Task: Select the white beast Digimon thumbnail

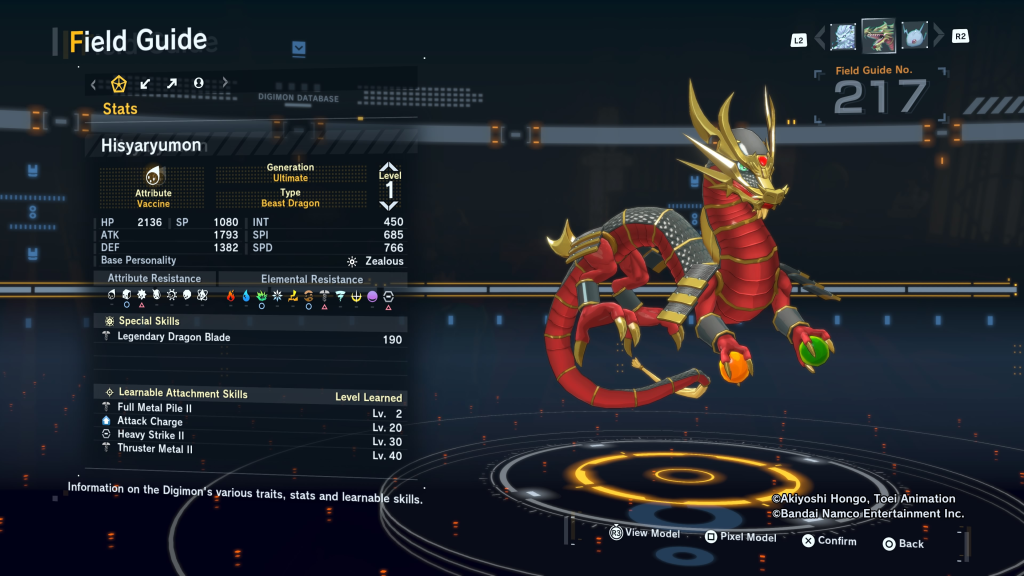Action: click(x=843, y=36)
